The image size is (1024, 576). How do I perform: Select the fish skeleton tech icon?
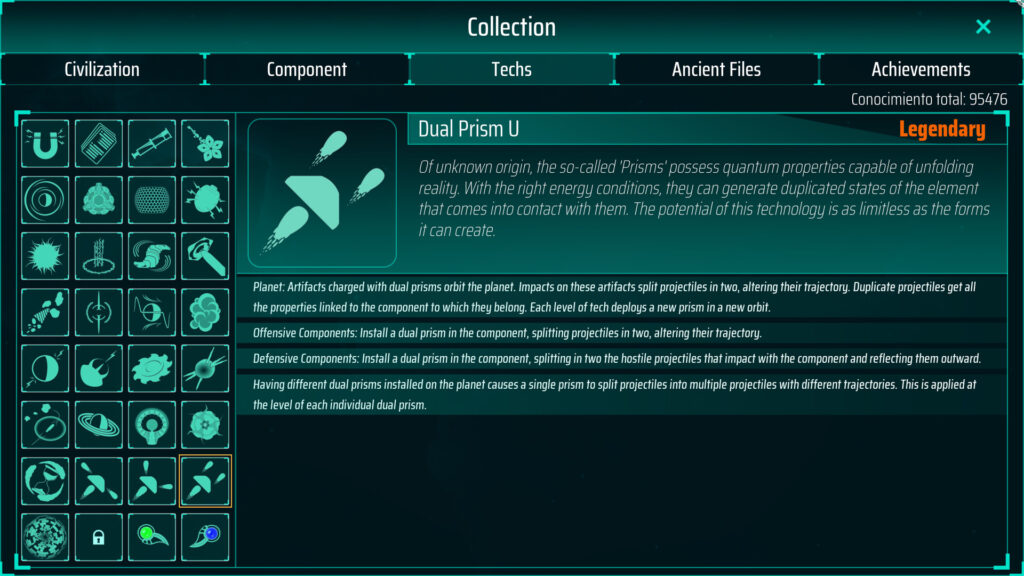pos(46,313)
